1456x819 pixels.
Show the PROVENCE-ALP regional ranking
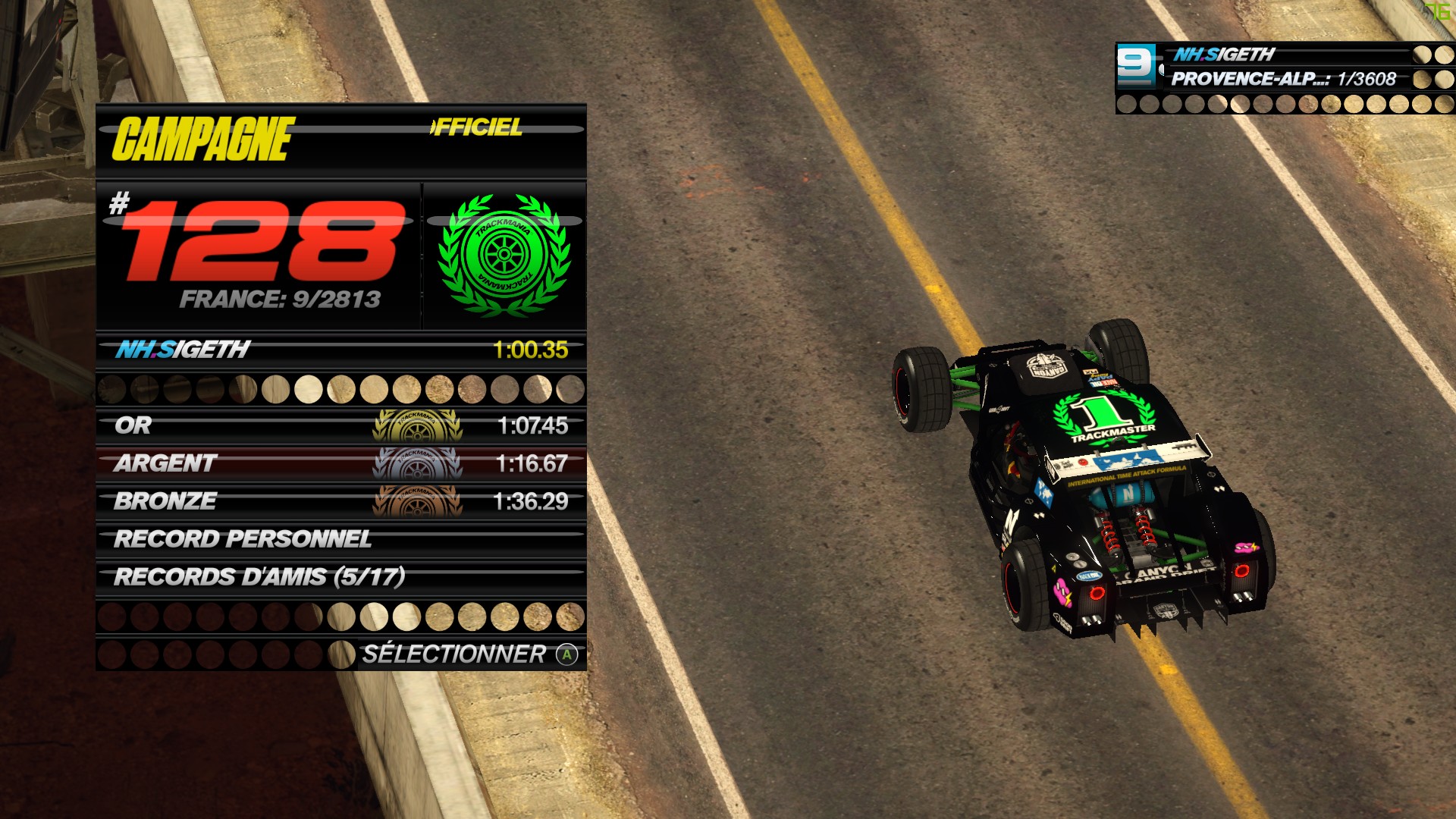(x=1283, y=79)
